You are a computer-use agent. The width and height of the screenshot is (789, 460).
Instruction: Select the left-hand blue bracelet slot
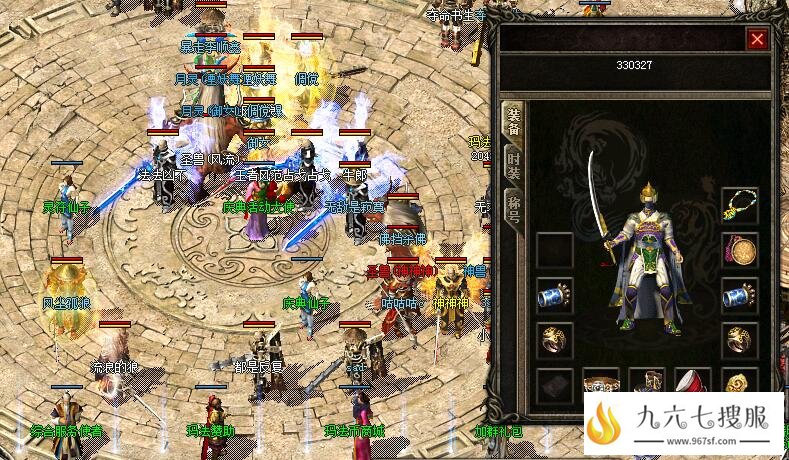pos(554,295)
